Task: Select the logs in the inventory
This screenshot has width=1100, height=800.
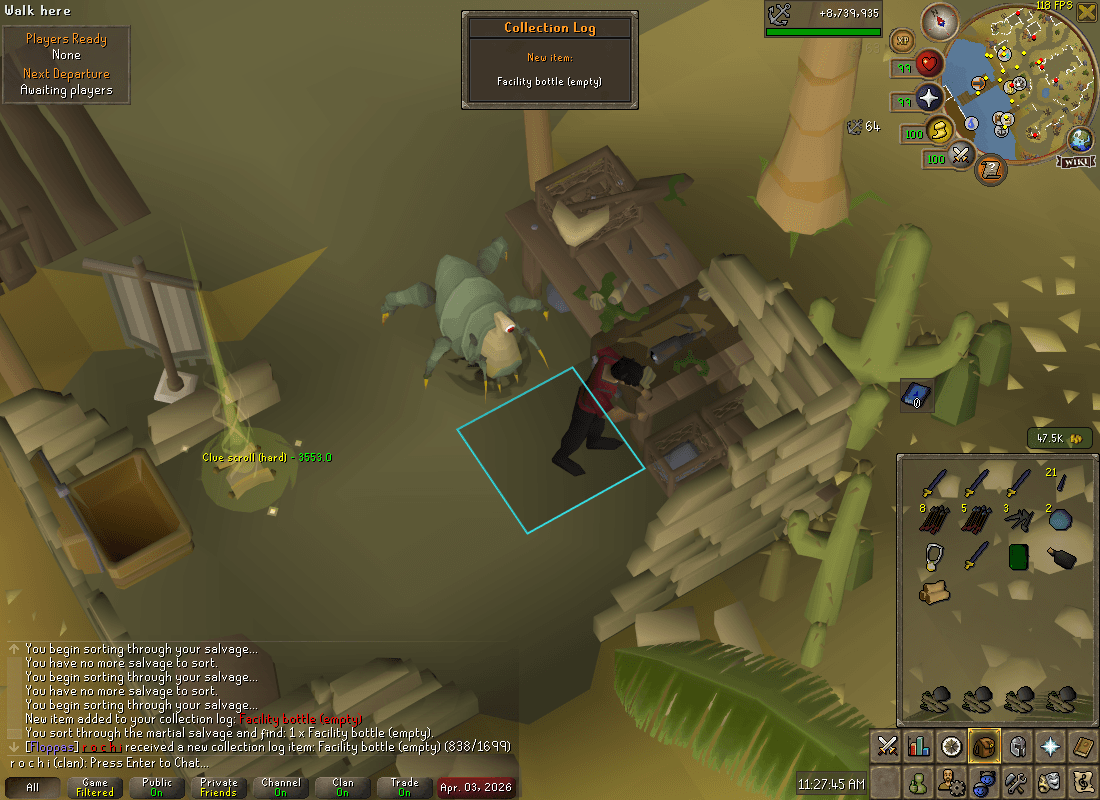Action: pyautogui.click(x=934, y=592)
